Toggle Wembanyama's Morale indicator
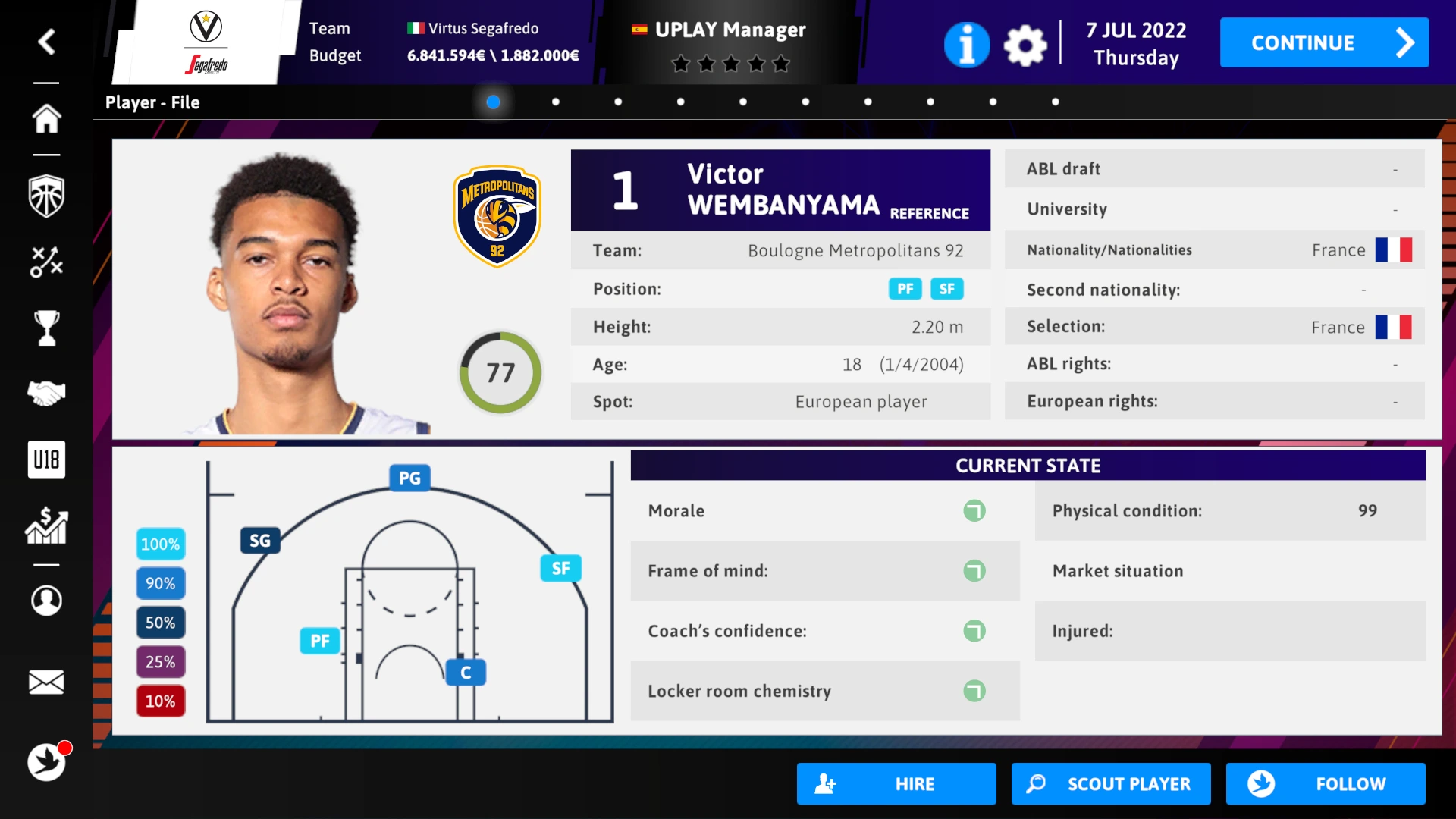 [975, 510]
